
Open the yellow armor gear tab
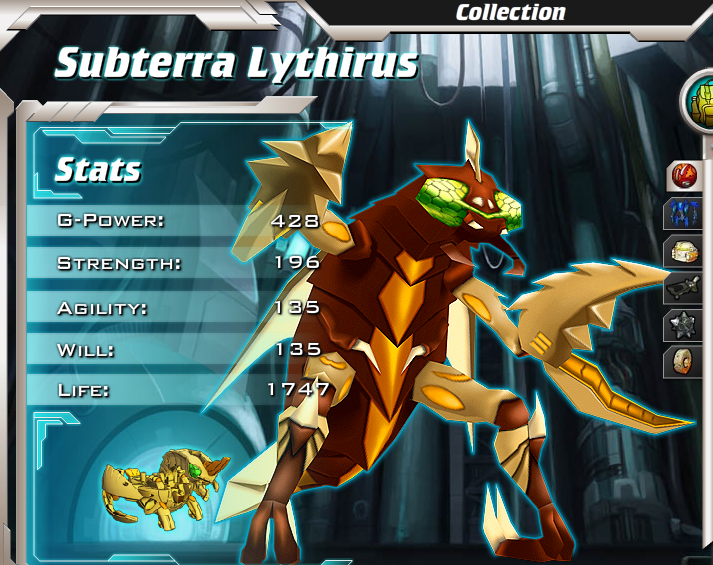(688, 252)
